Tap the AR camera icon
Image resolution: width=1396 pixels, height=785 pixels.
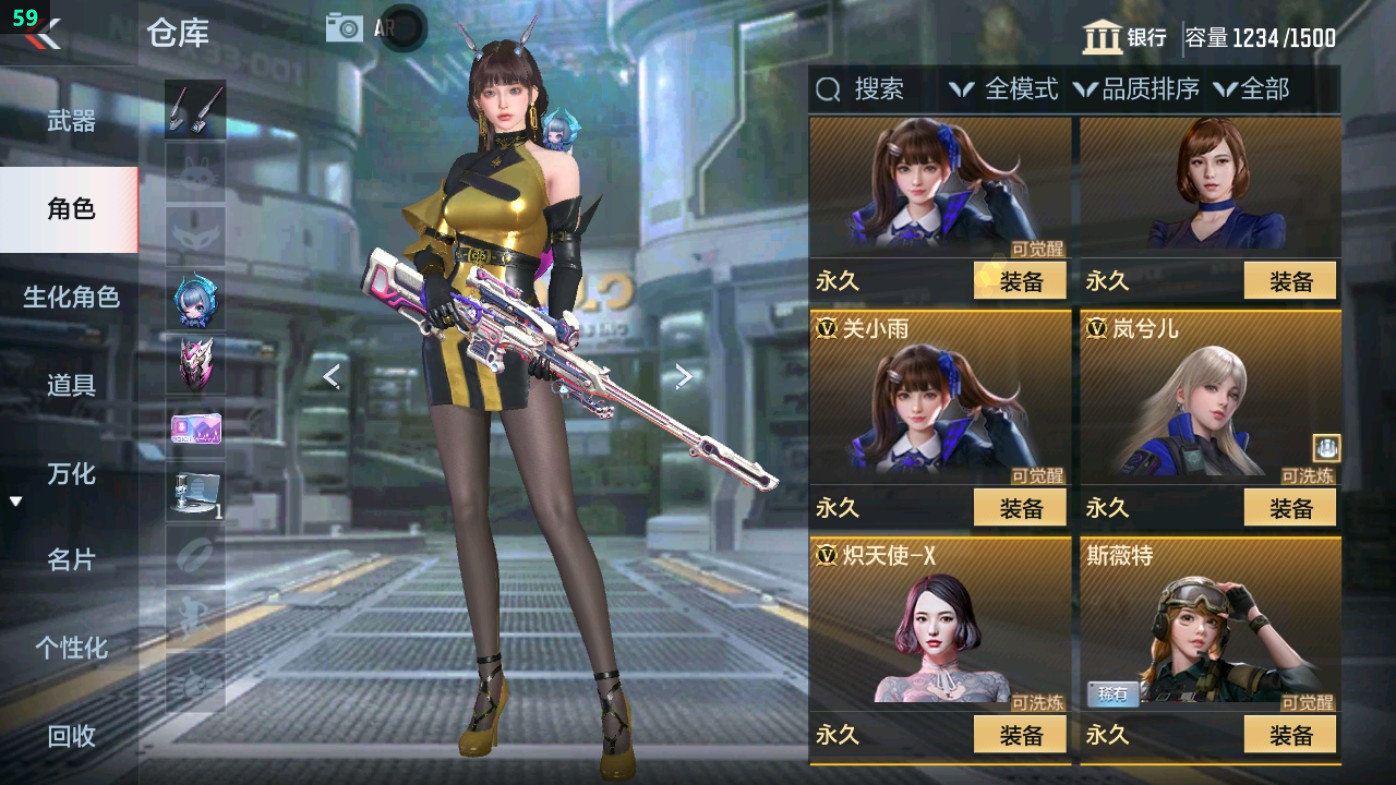pos(344,27)
